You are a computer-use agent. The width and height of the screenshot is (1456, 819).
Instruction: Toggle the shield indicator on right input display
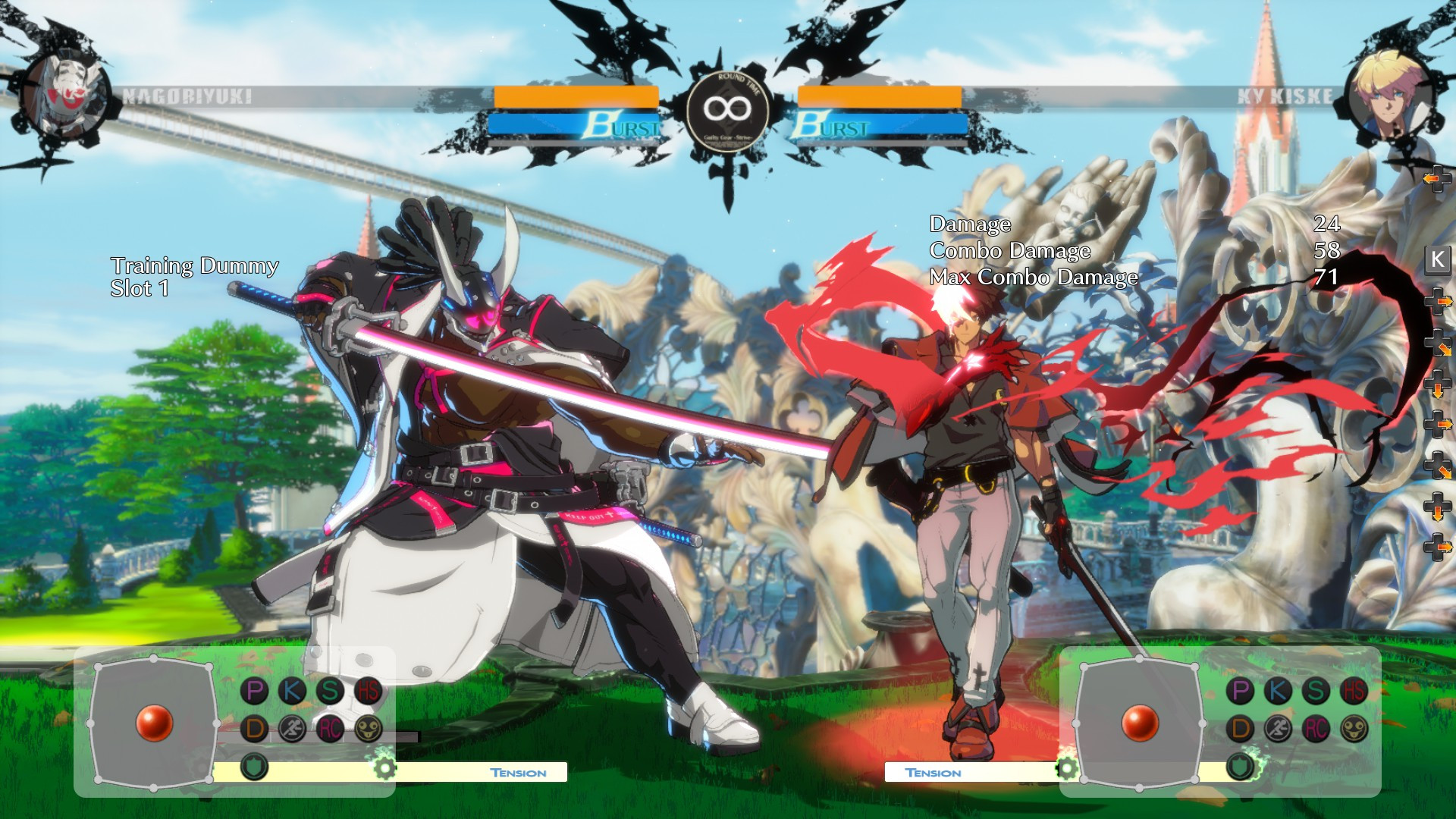point(1240,764)
